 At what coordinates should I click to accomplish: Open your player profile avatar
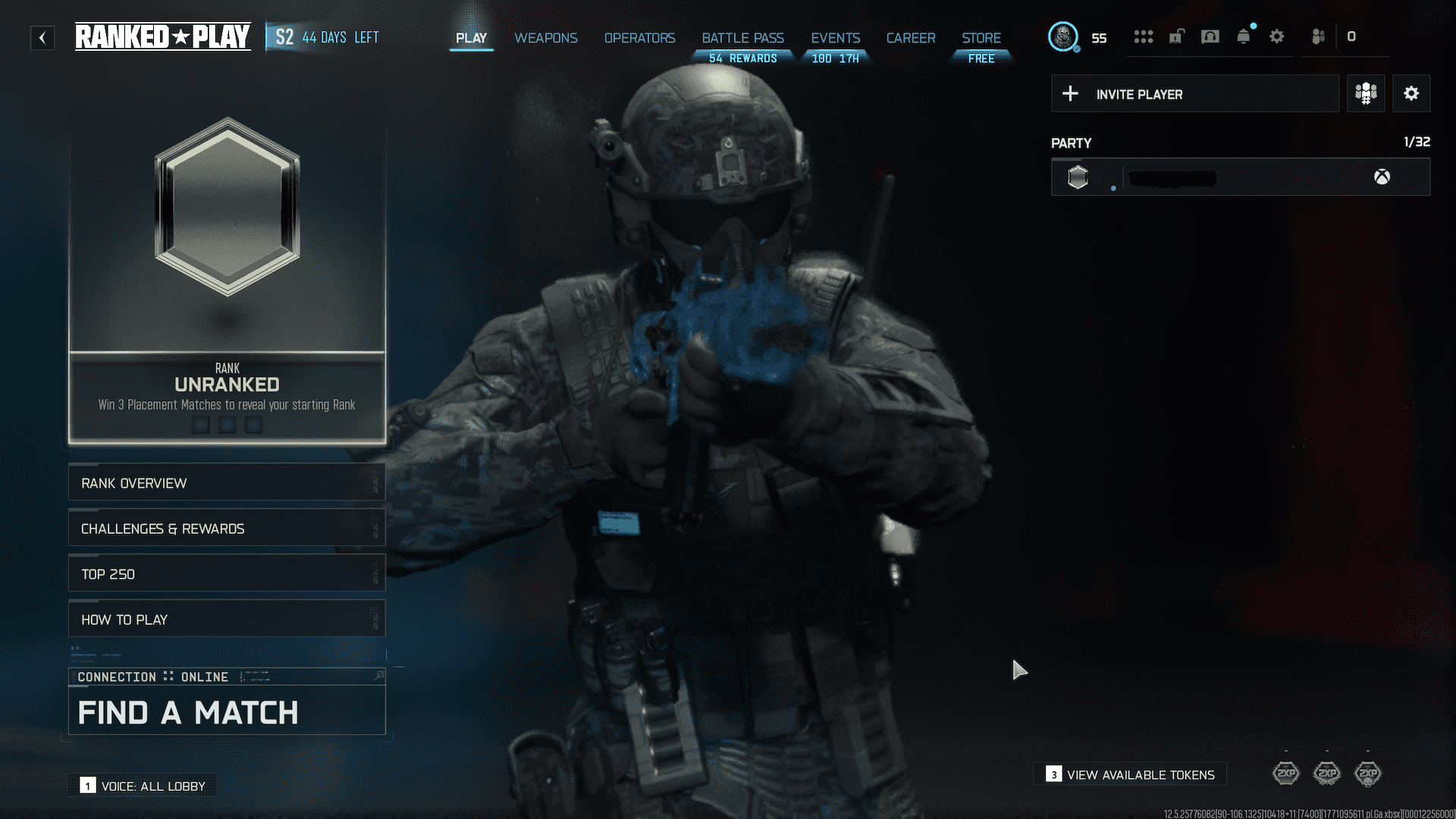click(x=1064, y=36)
